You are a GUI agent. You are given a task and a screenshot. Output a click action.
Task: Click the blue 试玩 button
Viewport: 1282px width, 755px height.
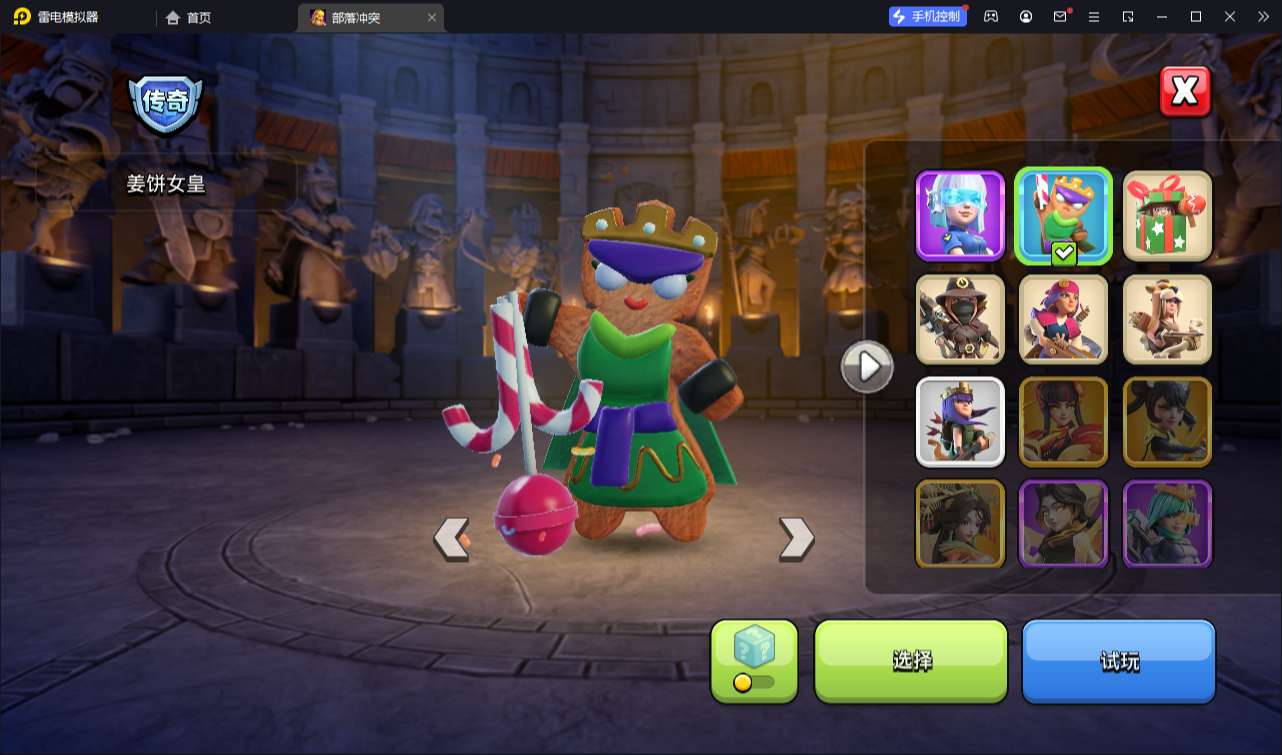1118,660
